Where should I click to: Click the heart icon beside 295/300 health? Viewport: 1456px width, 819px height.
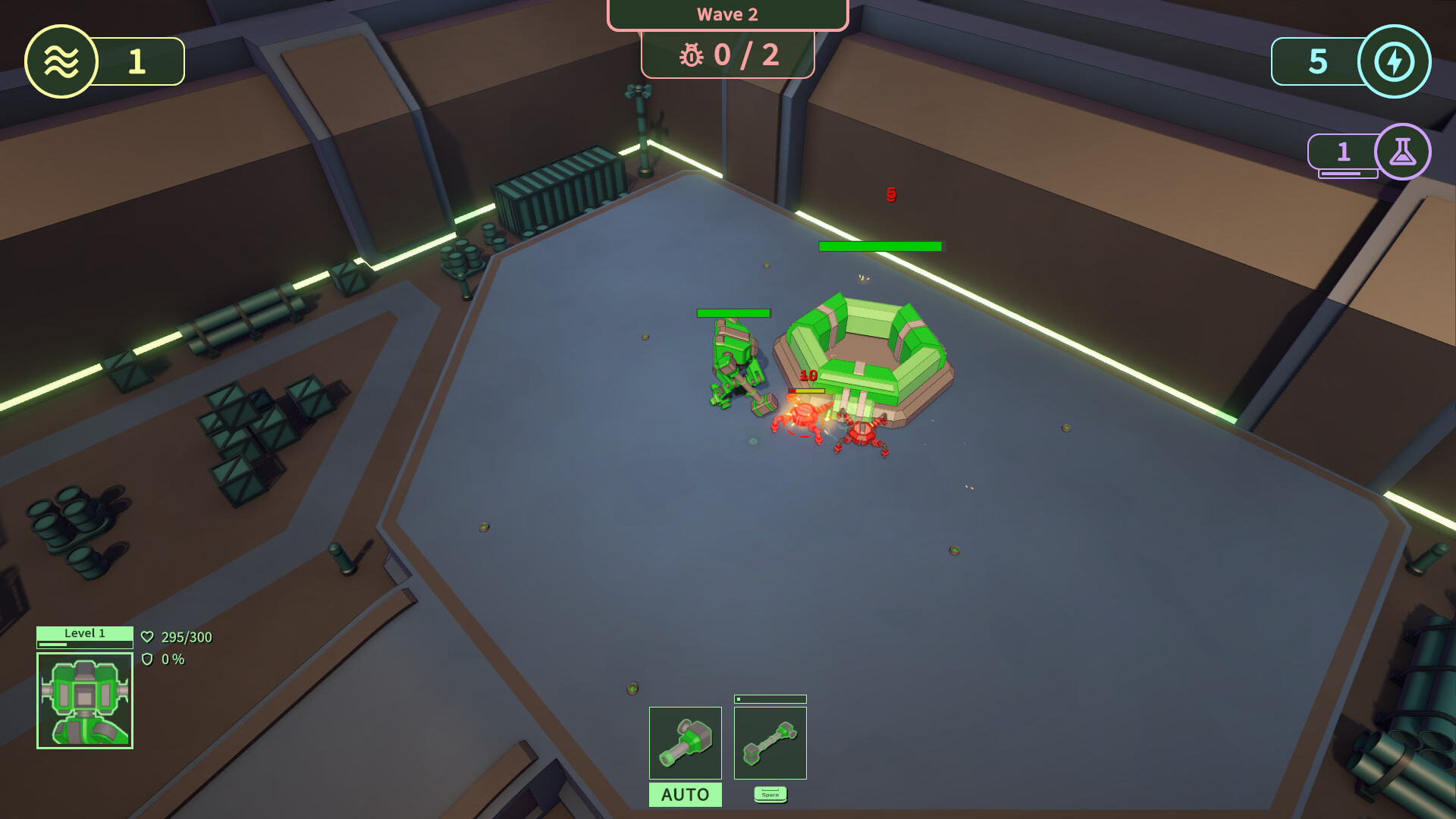(x=149, y=637)
